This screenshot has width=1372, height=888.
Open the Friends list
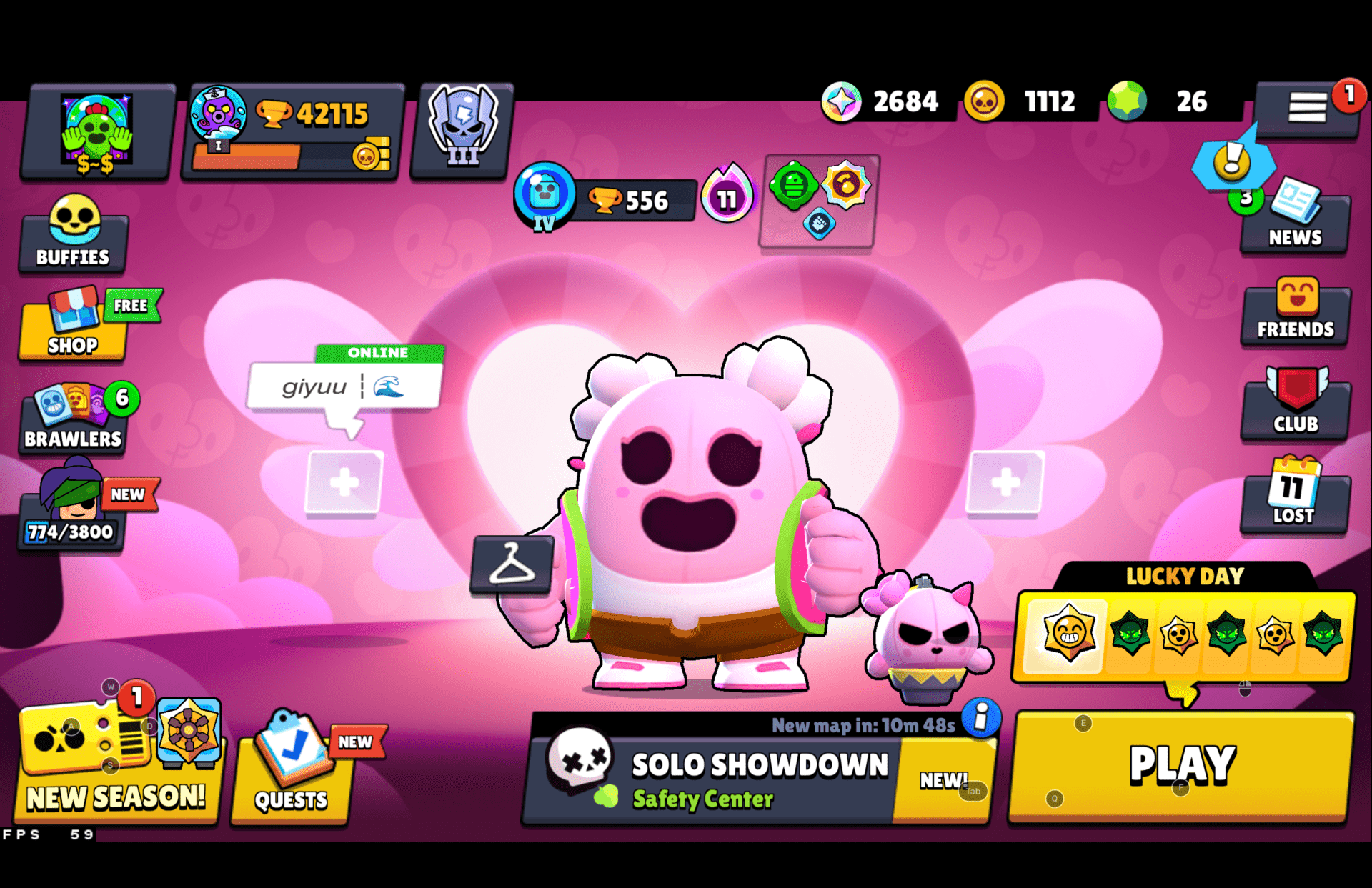1295,312
